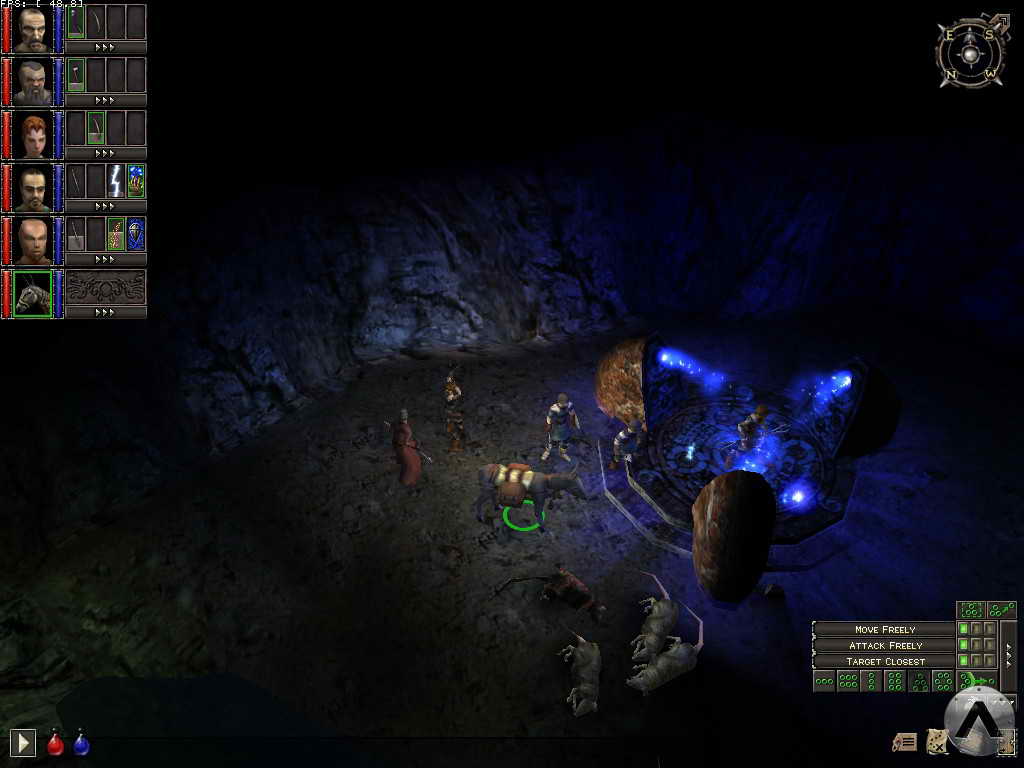Open the compass in the corner
The width and height of the screenshot is (1024, 768).
(x=971, y=50)
